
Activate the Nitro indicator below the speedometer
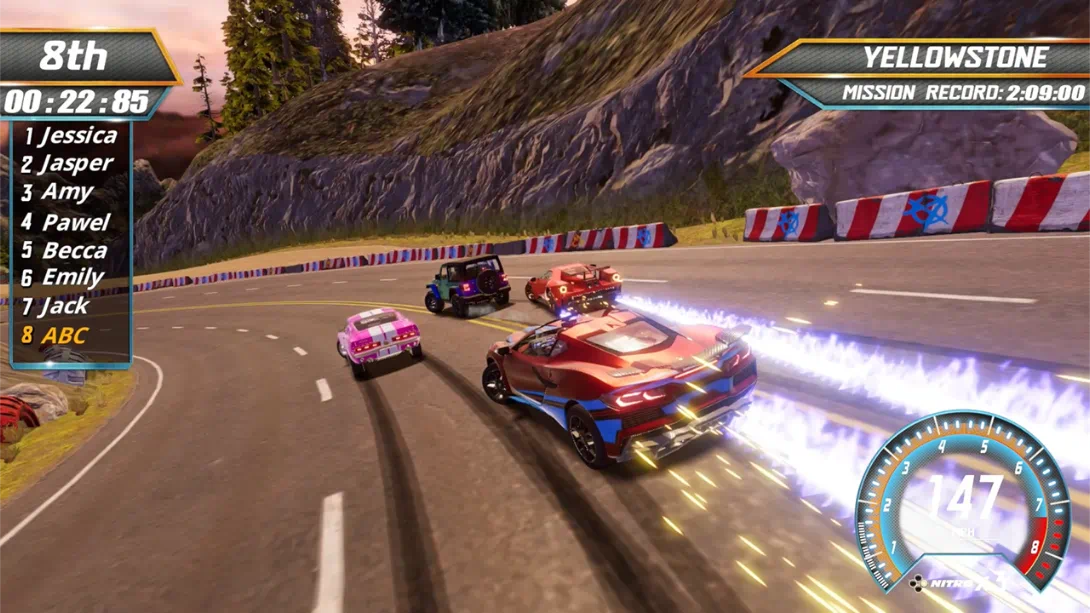950,582
